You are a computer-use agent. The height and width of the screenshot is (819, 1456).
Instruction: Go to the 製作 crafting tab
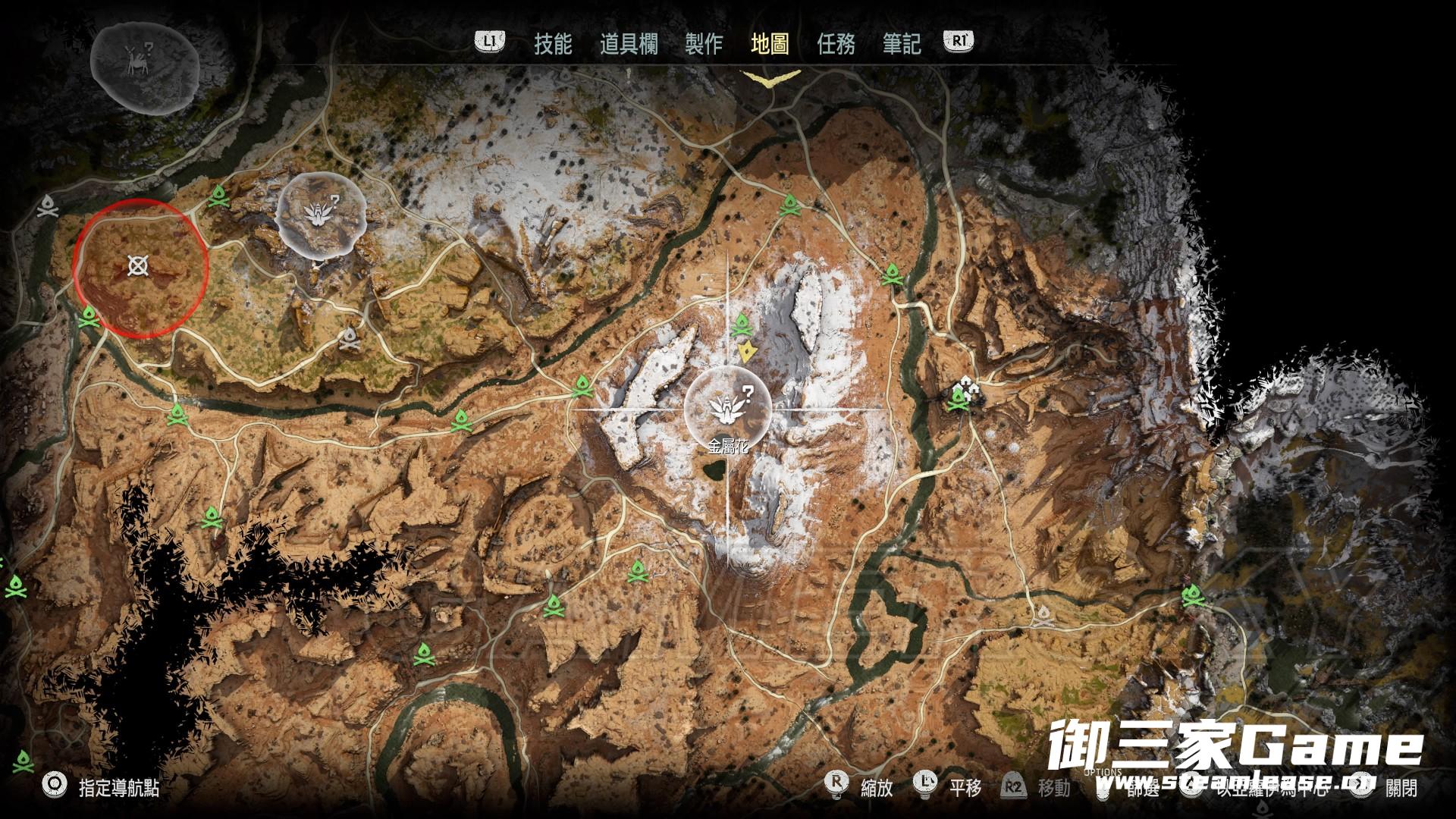pyautogui.click(x=704, y=44)
